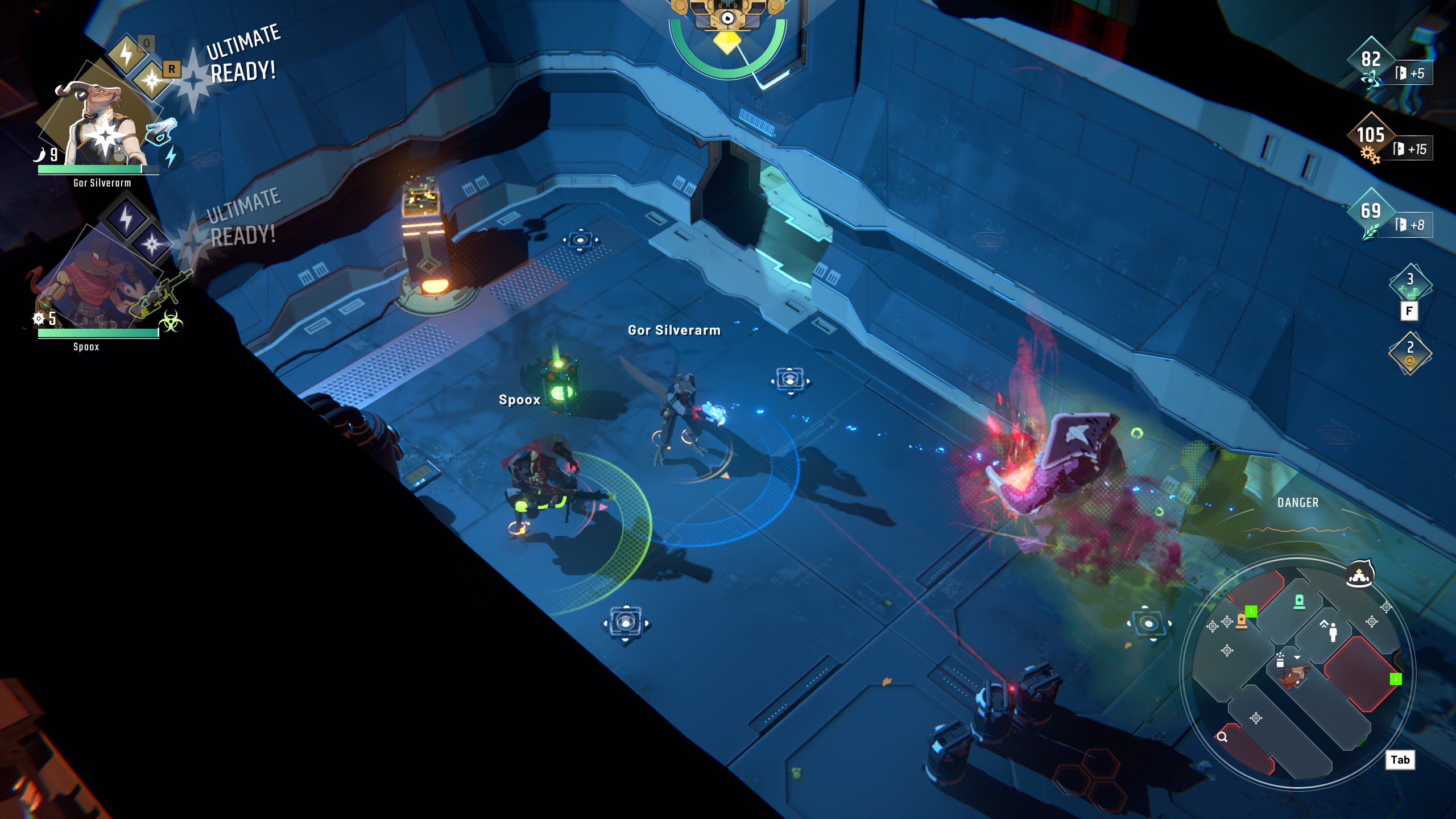Screen dimensions: 1456x819
Task: Click Spoox's starburst ultimate ability icon
Action: (x=152, y=245)
